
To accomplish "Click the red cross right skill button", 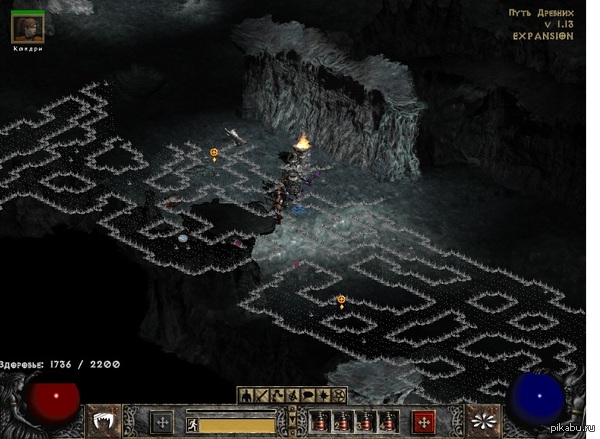I will (x=424, y=421).
